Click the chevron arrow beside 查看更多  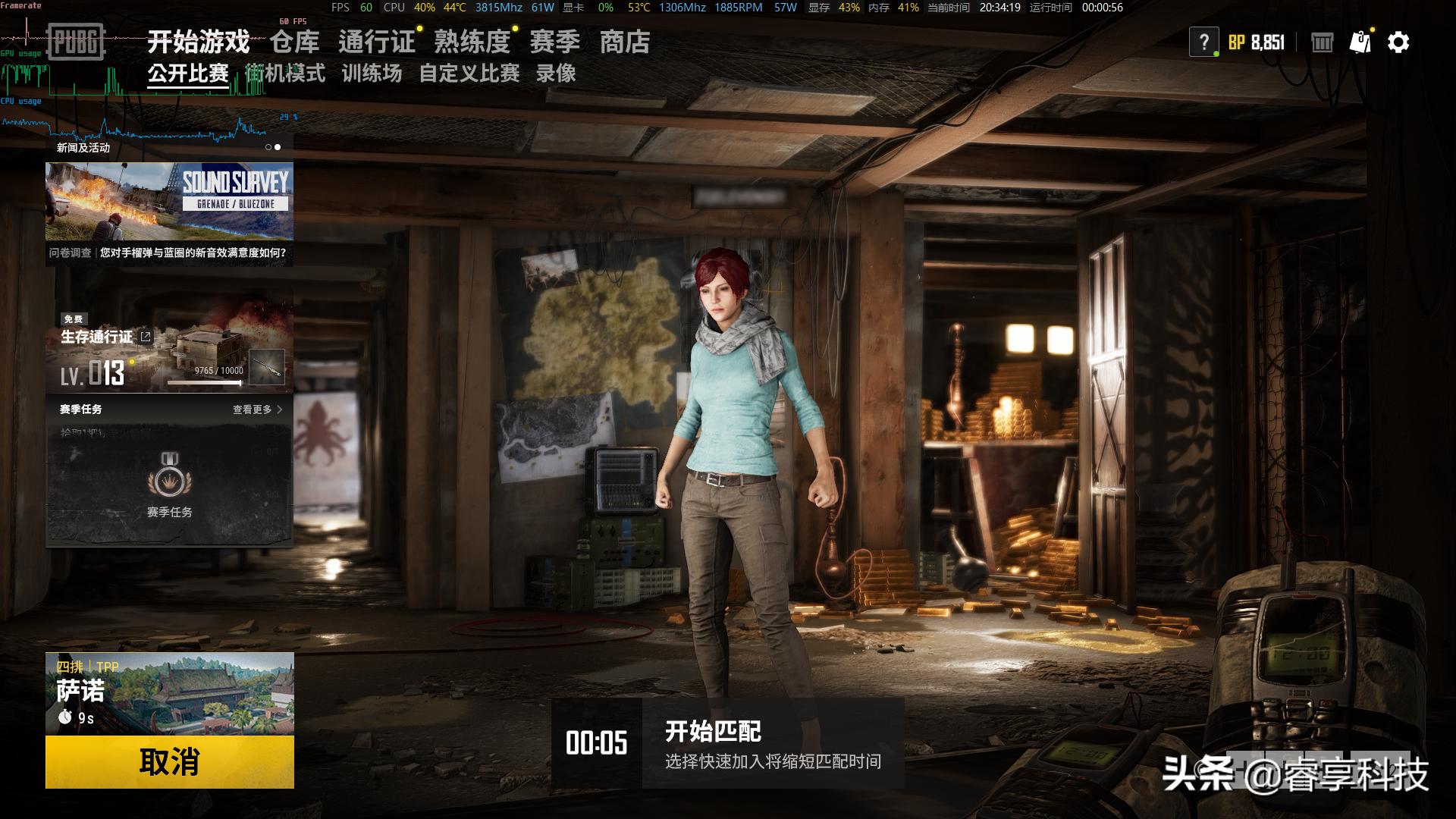[279, 408]
